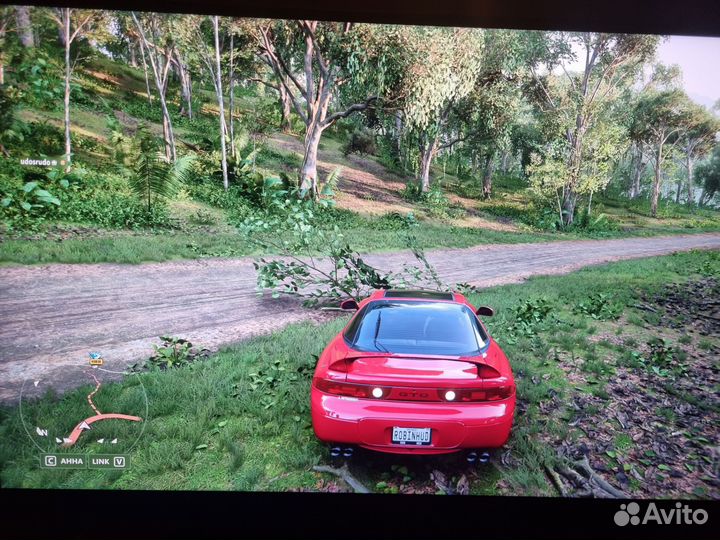This screenshot has height=540, width=720.
Task: Click the udosrudo player name tag
Action: (x=40, y=161)
